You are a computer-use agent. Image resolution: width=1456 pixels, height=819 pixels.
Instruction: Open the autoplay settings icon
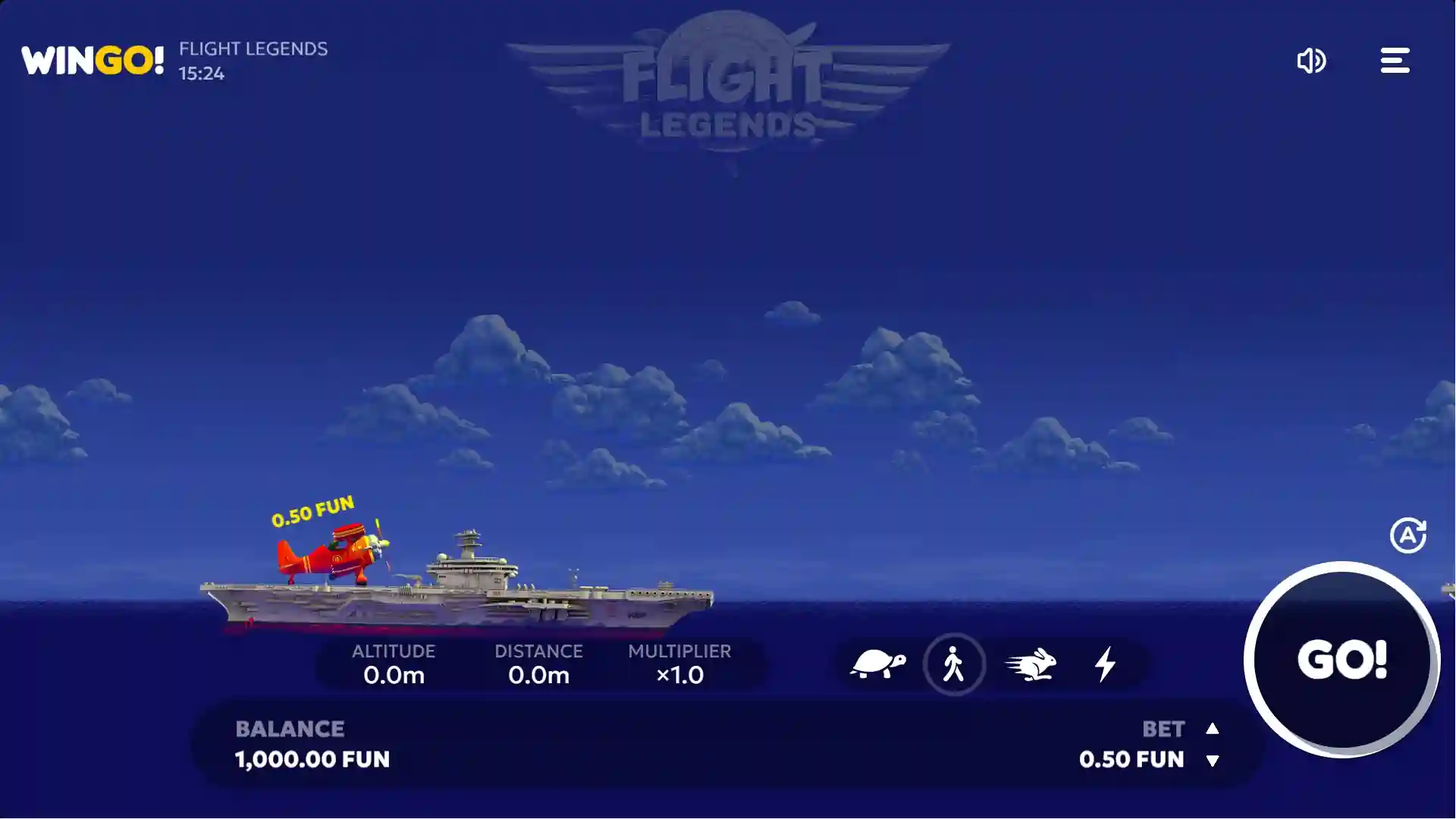pos(1409,535)
